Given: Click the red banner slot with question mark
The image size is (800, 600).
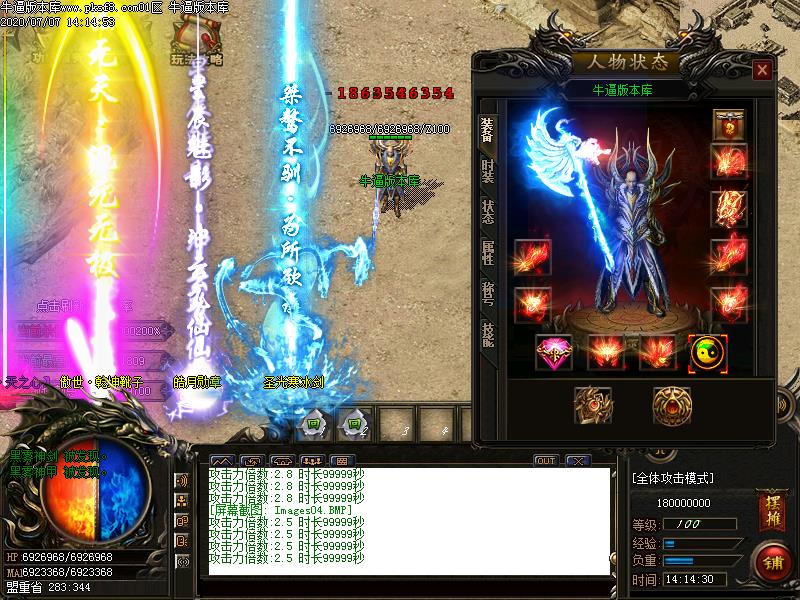Looking at the screenshot, I should coord(728,124).
